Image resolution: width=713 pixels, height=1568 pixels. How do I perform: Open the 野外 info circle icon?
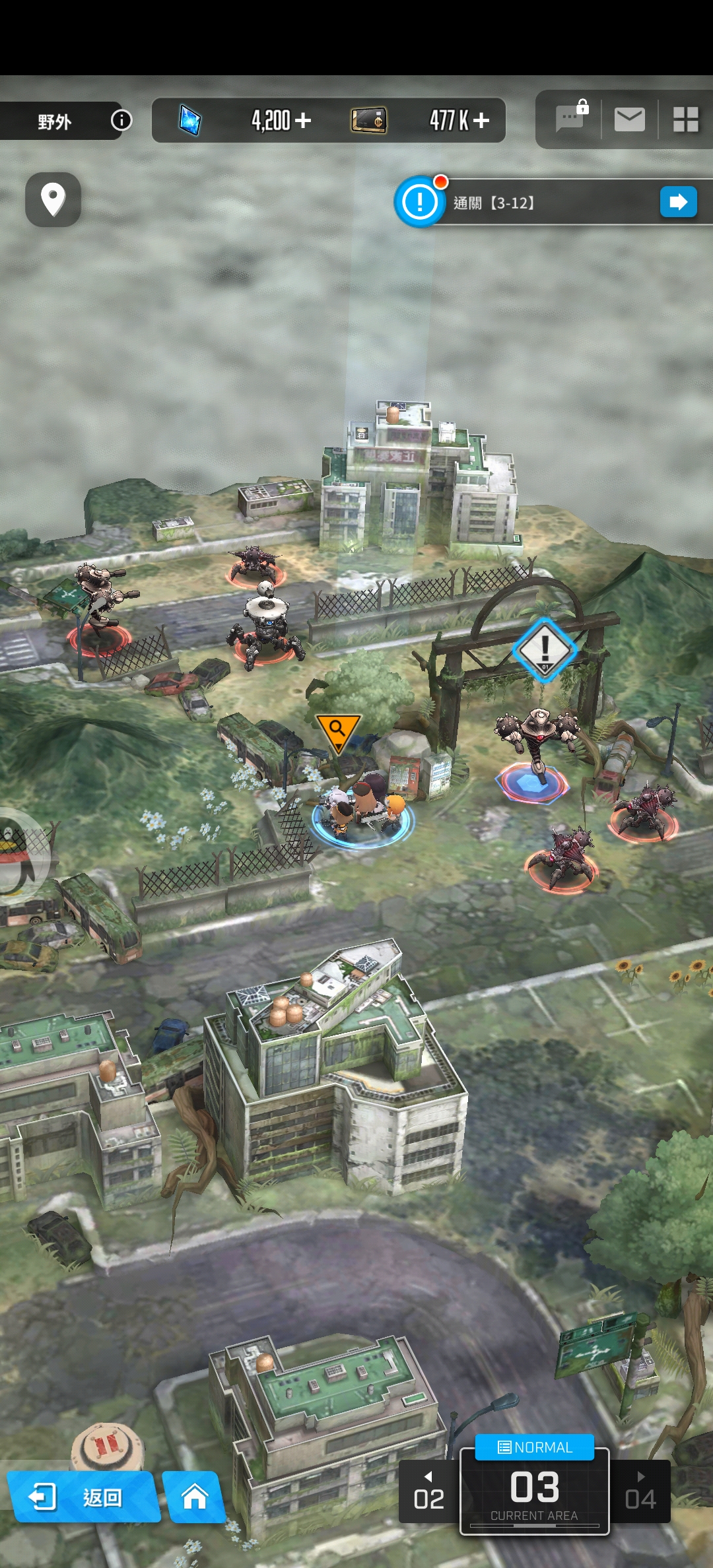[x=121, y=120]
